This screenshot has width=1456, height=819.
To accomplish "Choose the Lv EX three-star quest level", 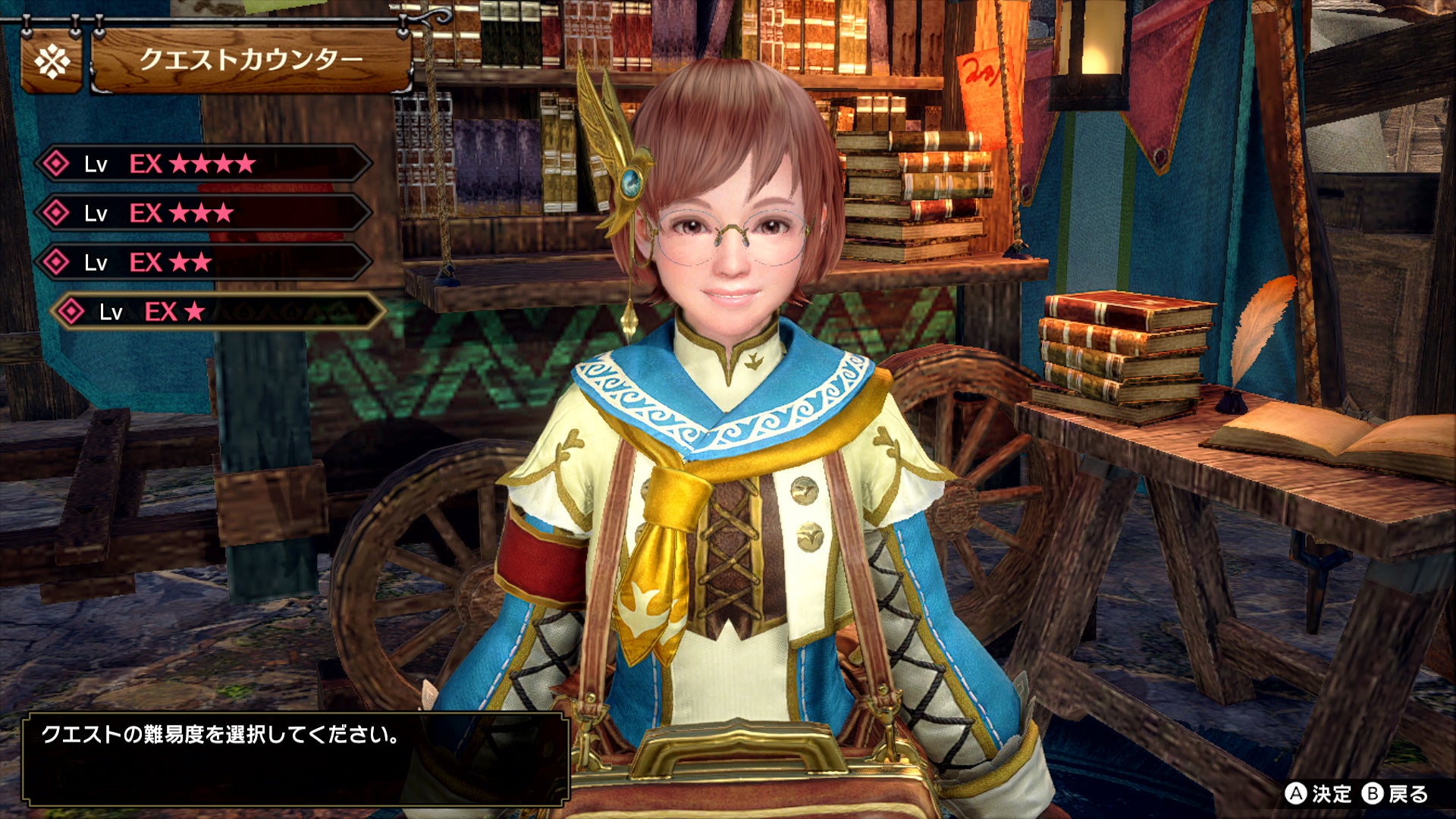I will tap(203, 213).
